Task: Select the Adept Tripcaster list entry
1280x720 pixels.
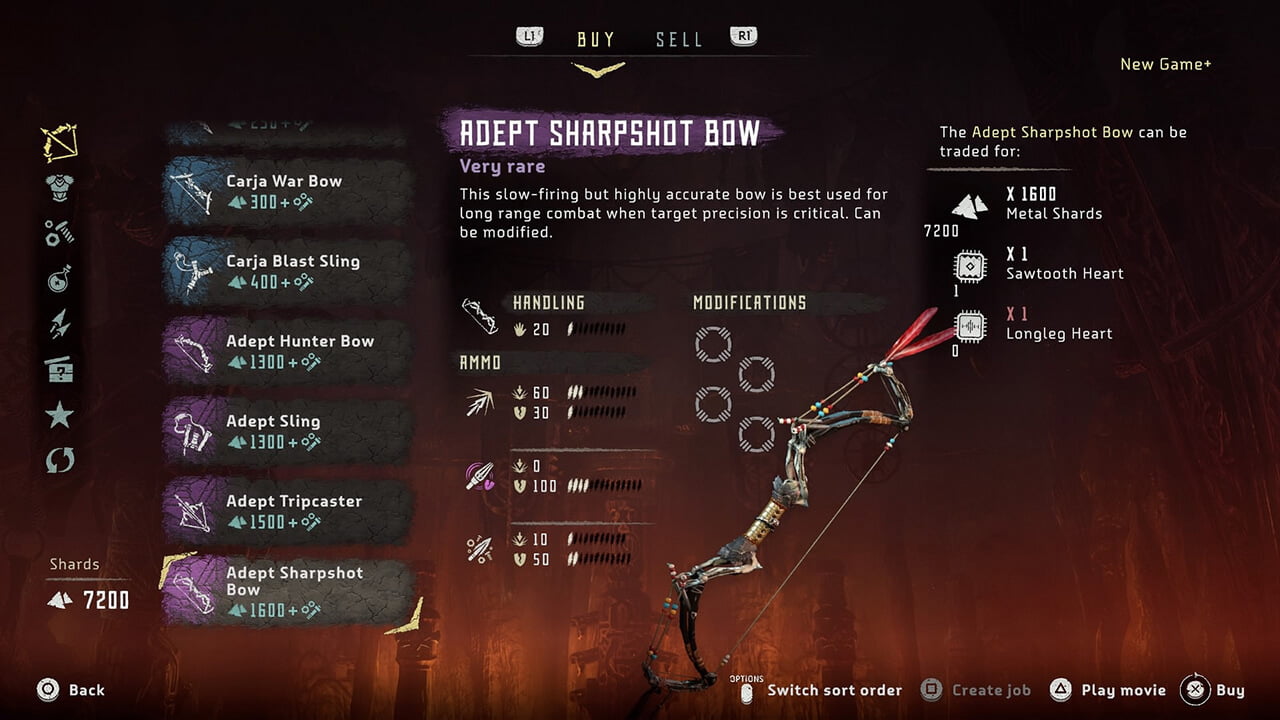Action: point(280,512)
